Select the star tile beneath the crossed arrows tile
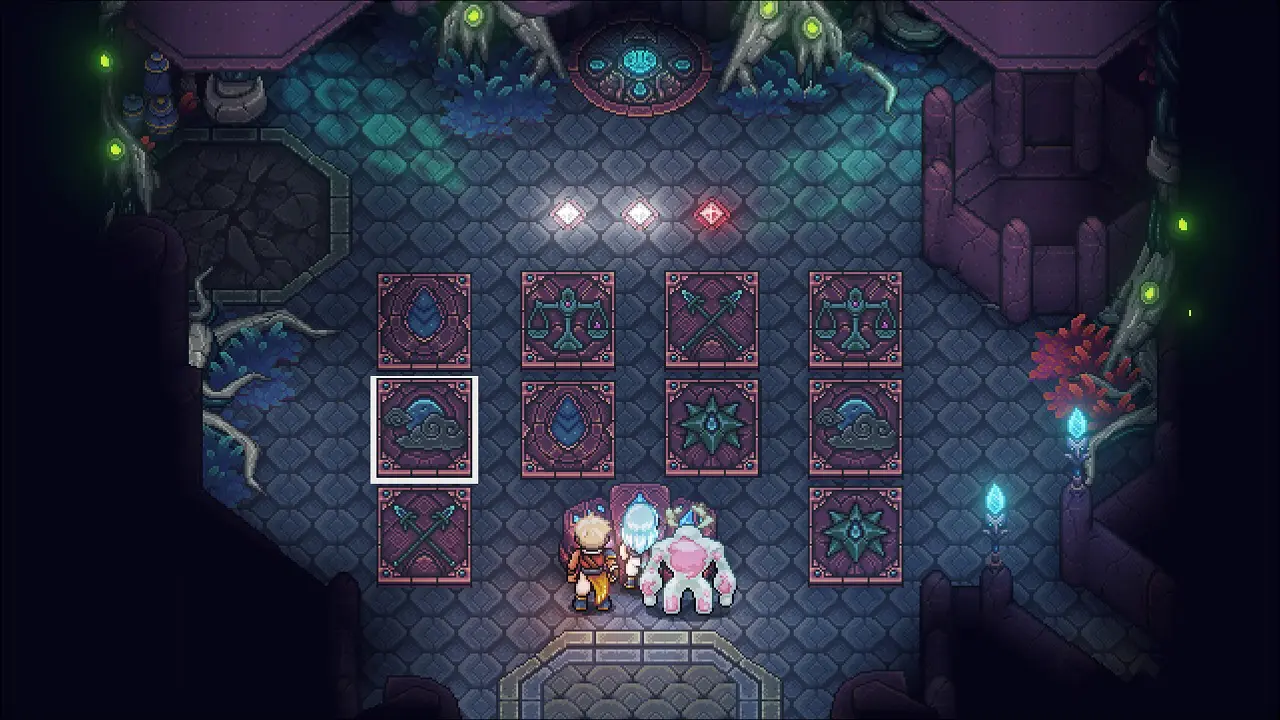 pos(712,428)
